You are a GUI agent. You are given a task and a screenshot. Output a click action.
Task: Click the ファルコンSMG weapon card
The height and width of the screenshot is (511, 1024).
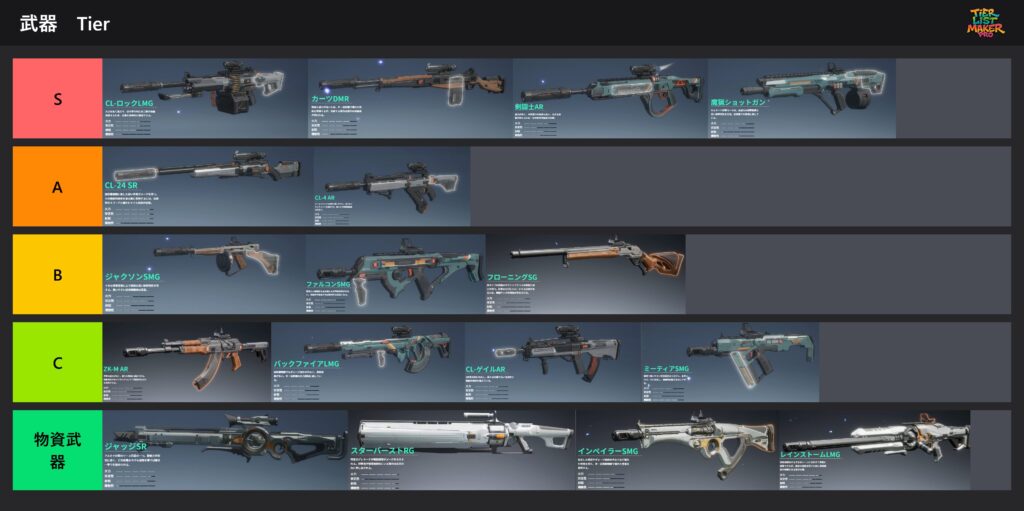[395, 274]
